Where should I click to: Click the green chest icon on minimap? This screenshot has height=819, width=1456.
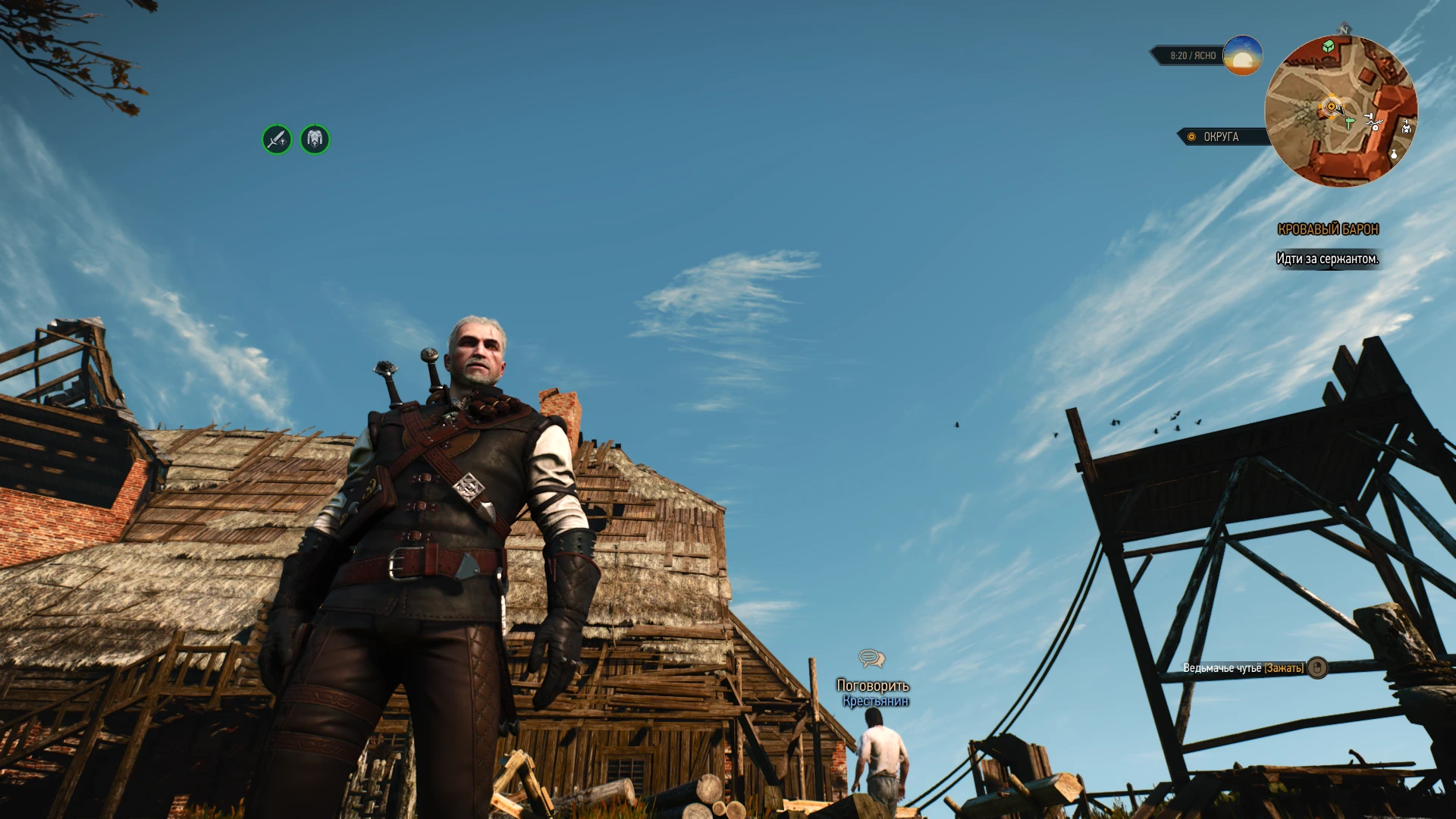(1329, 45)
